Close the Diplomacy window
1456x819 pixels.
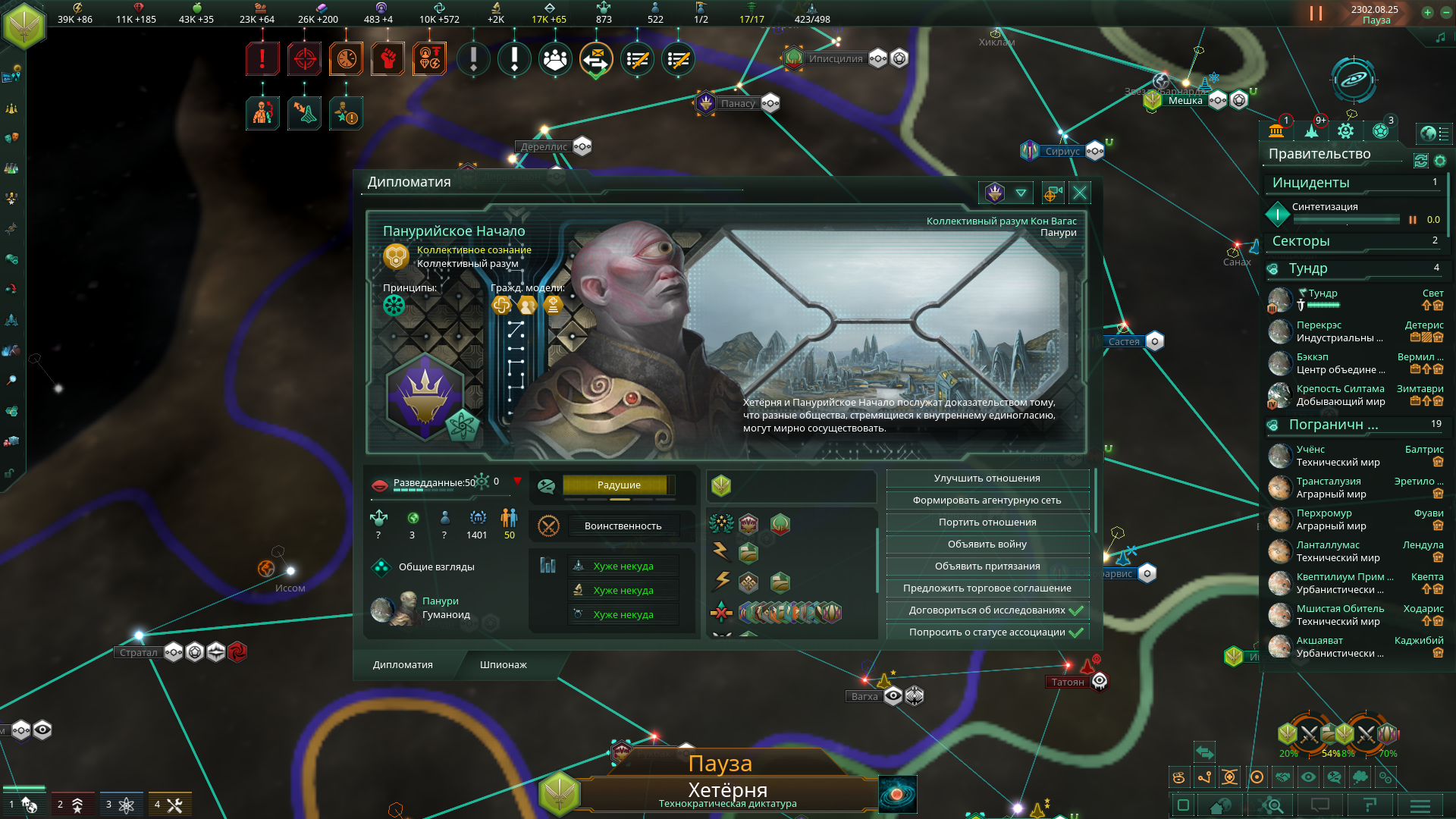tap(1080, 193)
